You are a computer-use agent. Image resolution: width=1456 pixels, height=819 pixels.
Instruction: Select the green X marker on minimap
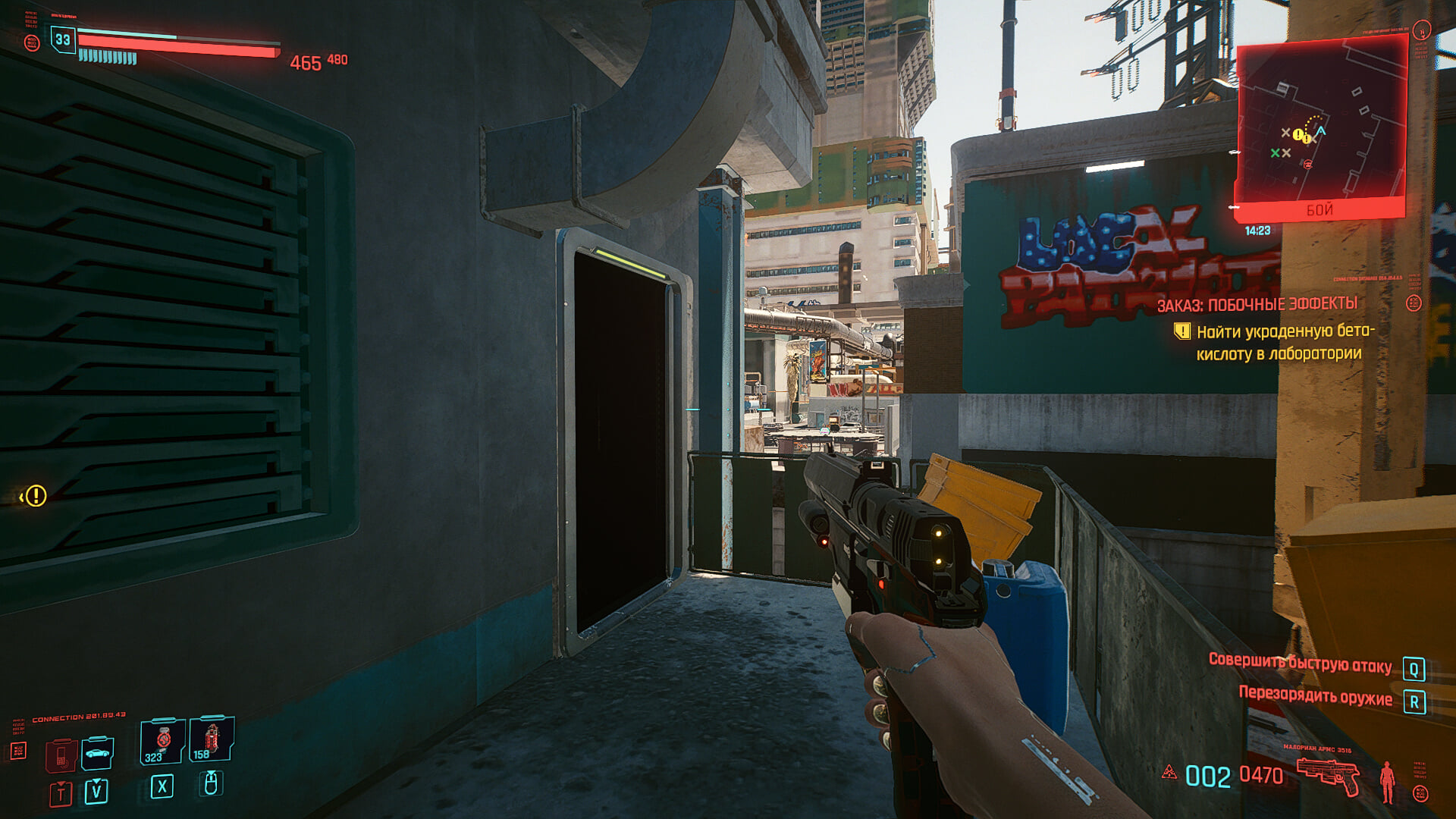click(1275, 153)
